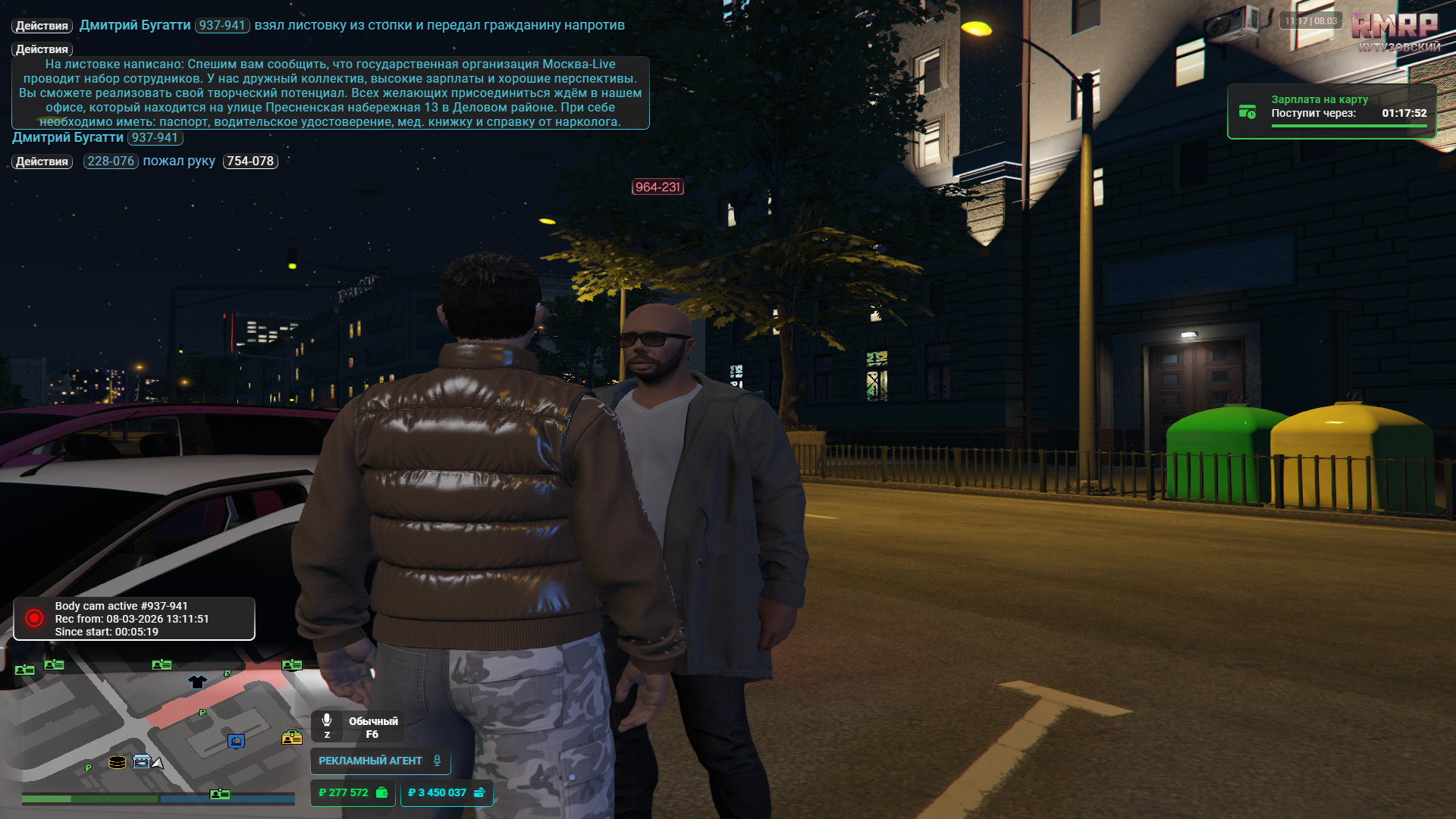Select the blue square marker on the minimap

236,741
